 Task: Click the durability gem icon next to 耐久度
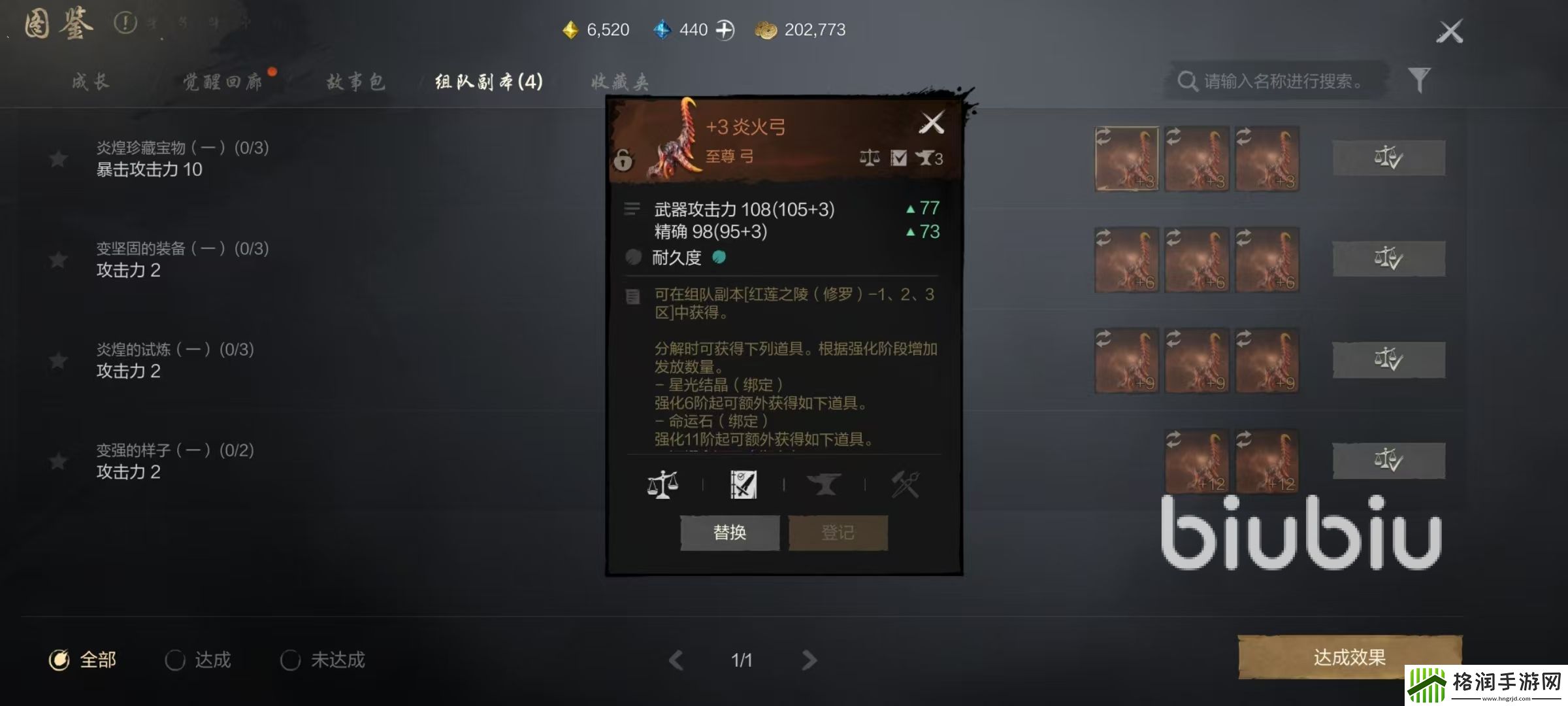coord(719,258)
